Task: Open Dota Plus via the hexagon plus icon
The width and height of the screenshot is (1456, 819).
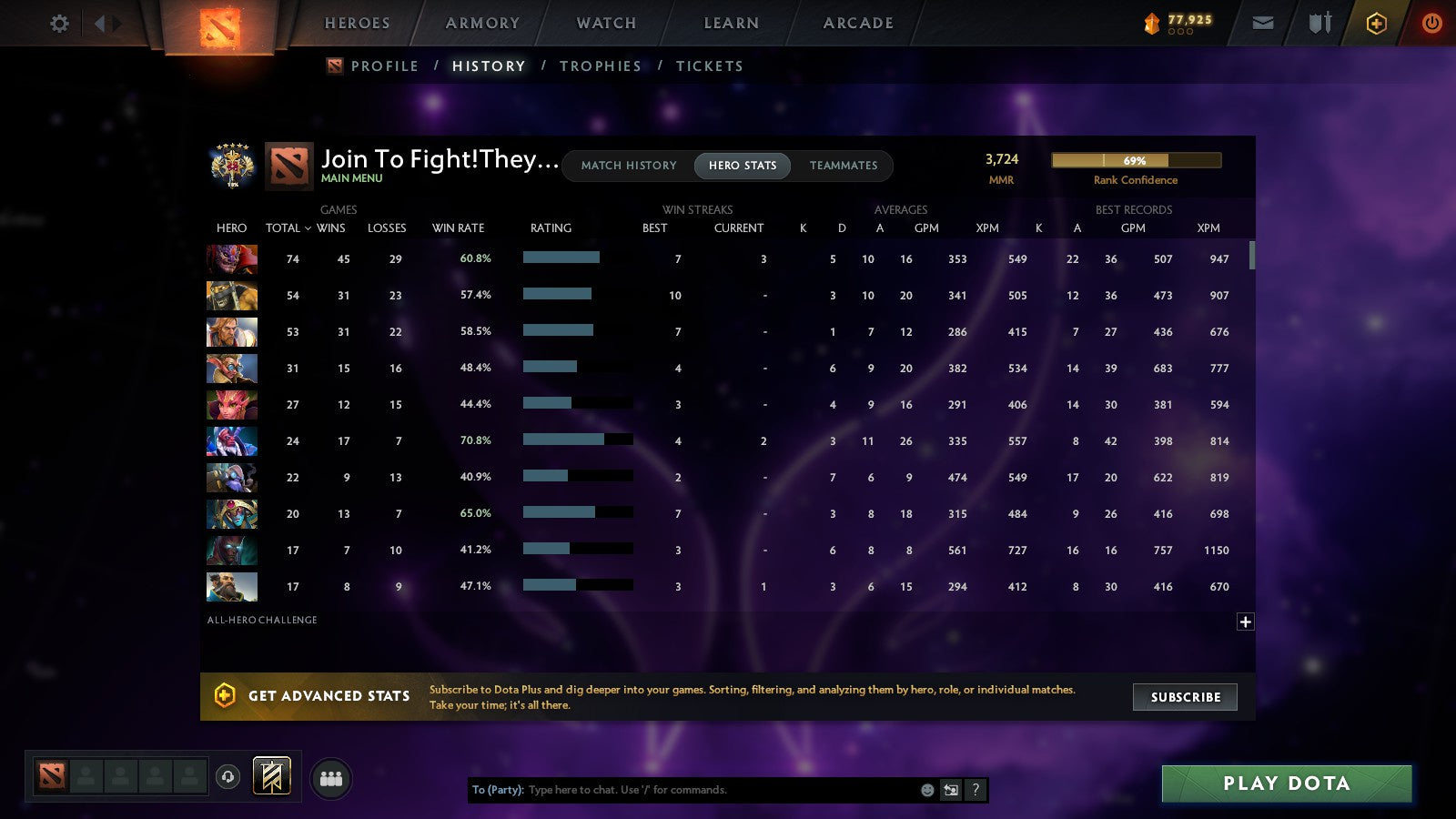Action: tap(1377, 23)
